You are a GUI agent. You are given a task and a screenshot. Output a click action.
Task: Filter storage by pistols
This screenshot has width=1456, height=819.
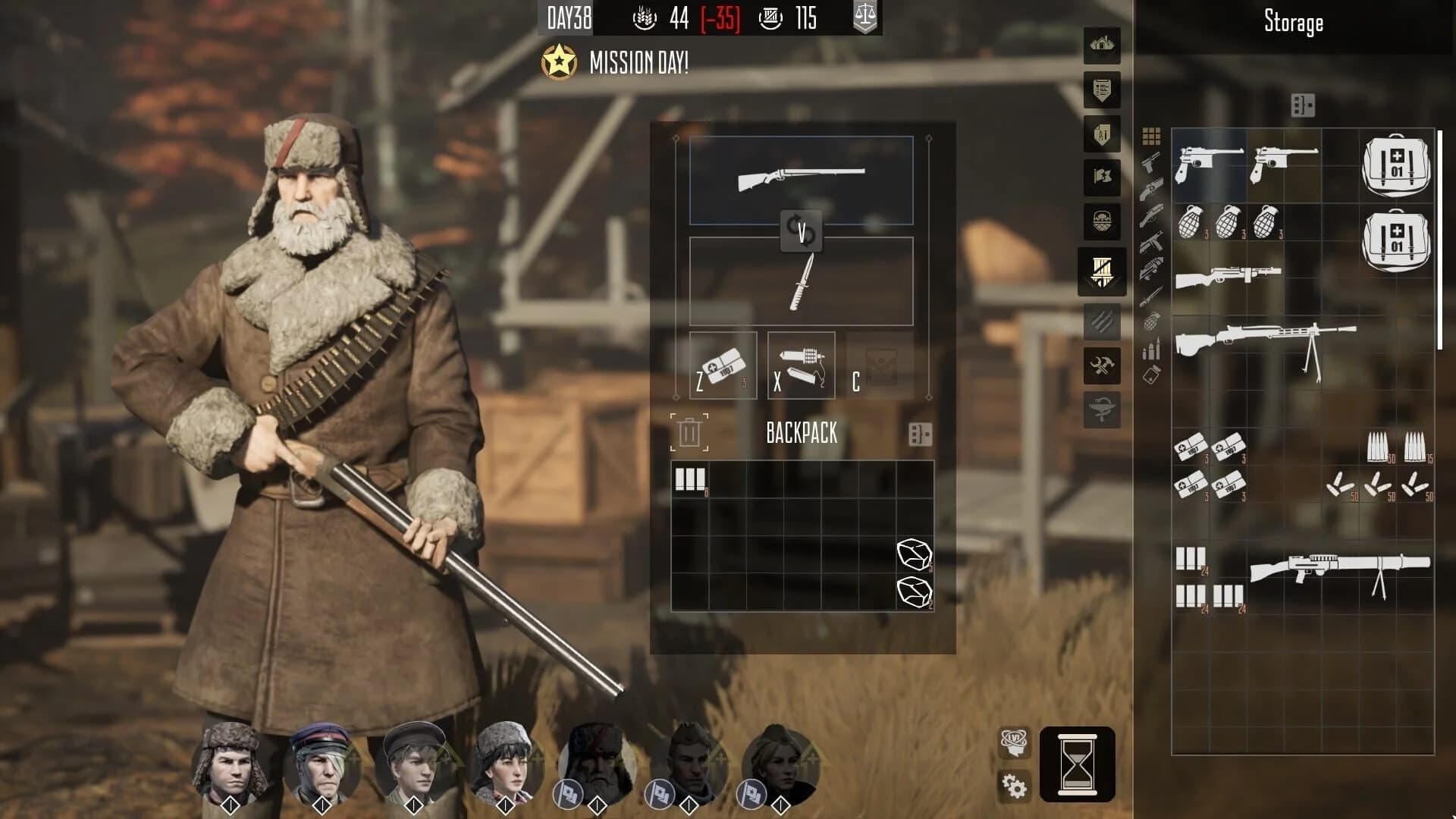pyautogui.click(x=1150, y=164)
